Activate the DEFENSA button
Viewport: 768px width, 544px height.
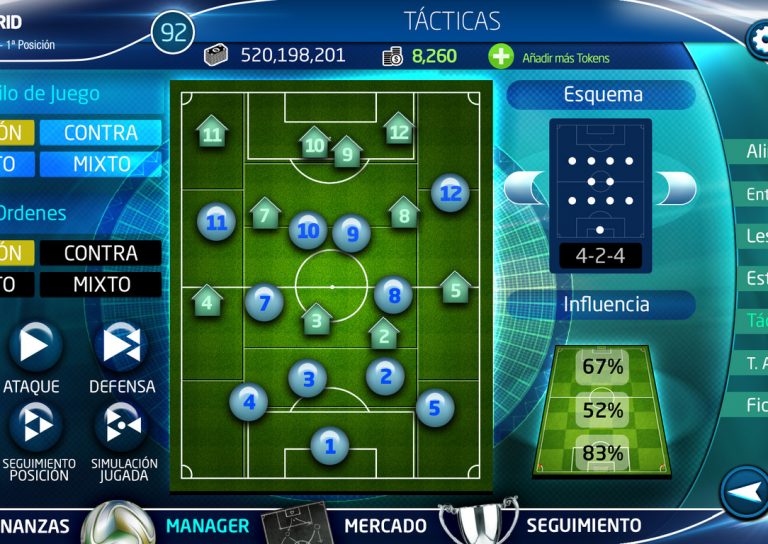click(x=121, y=345)
